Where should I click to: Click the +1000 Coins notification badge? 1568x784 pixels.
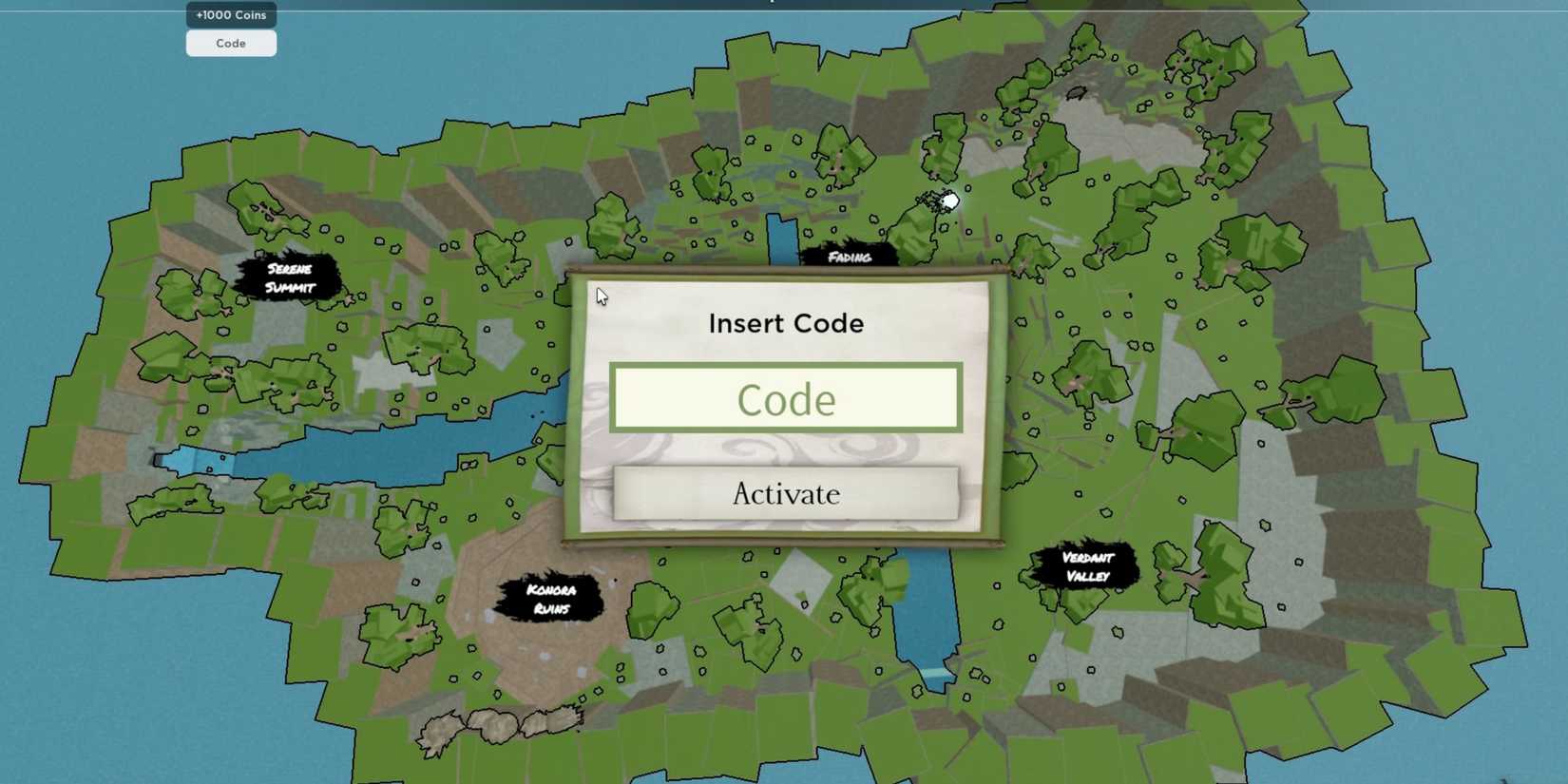point(230,14)
